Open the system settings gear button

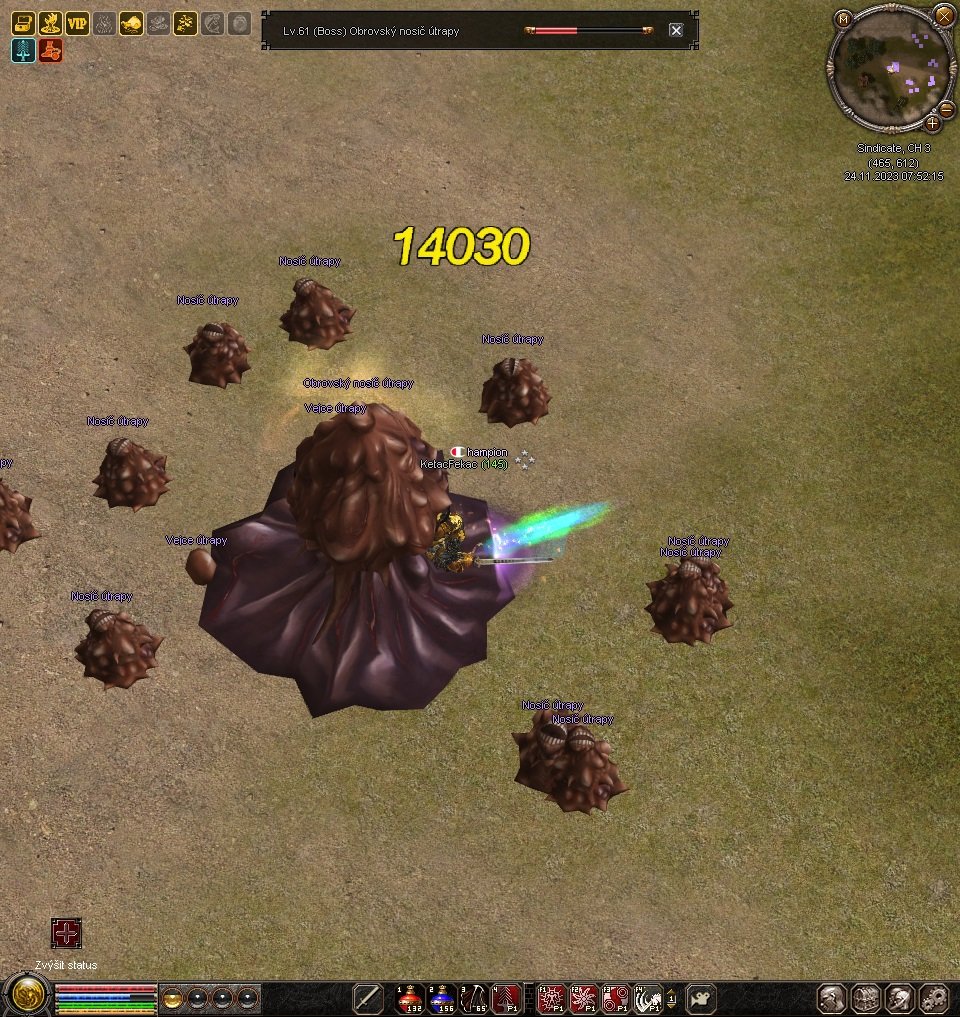click(933, 998)
